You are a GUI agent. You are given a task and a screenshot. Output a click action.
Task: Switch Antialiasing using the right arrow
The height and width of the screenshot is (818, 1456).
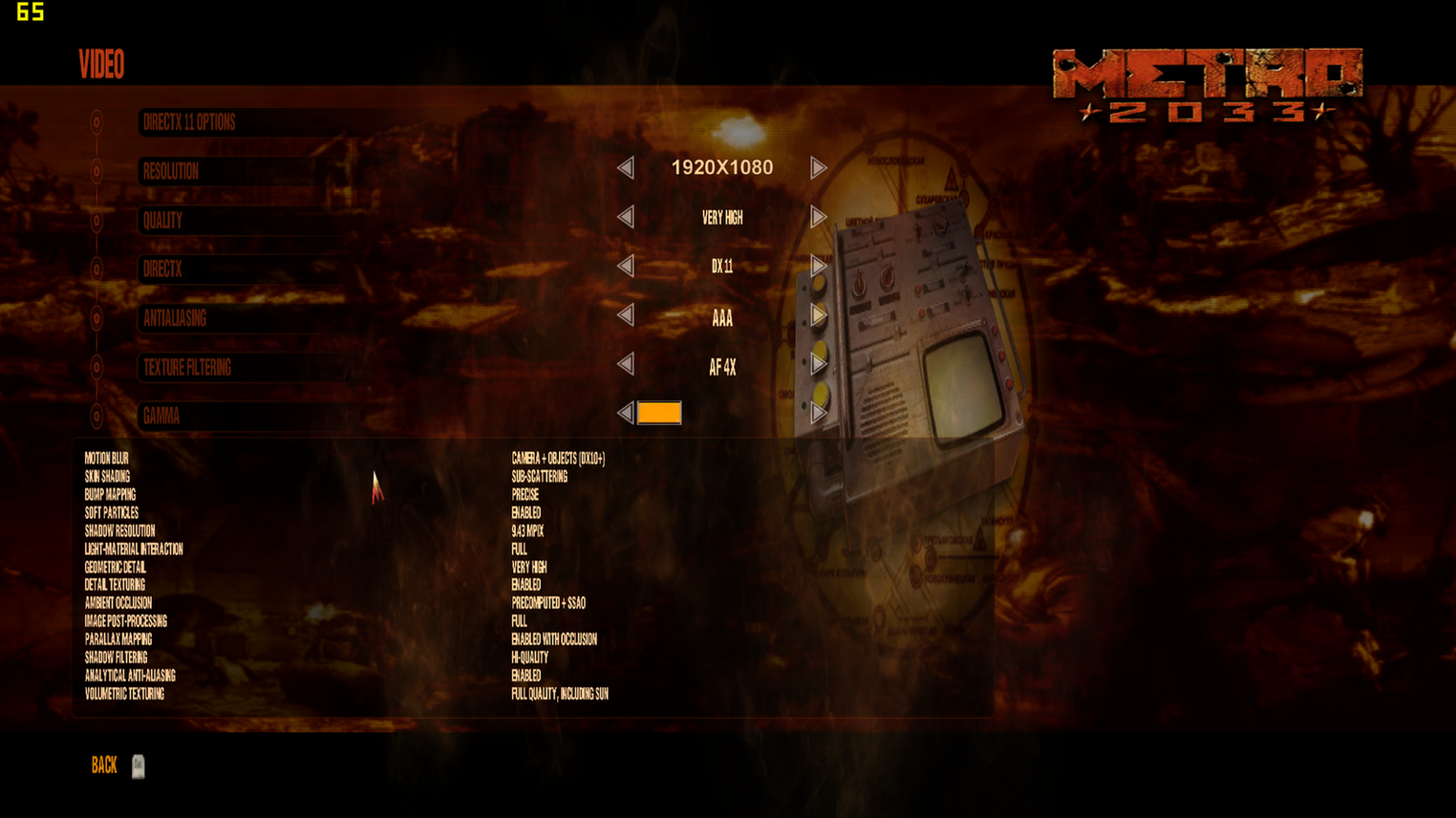click(818, 315)
